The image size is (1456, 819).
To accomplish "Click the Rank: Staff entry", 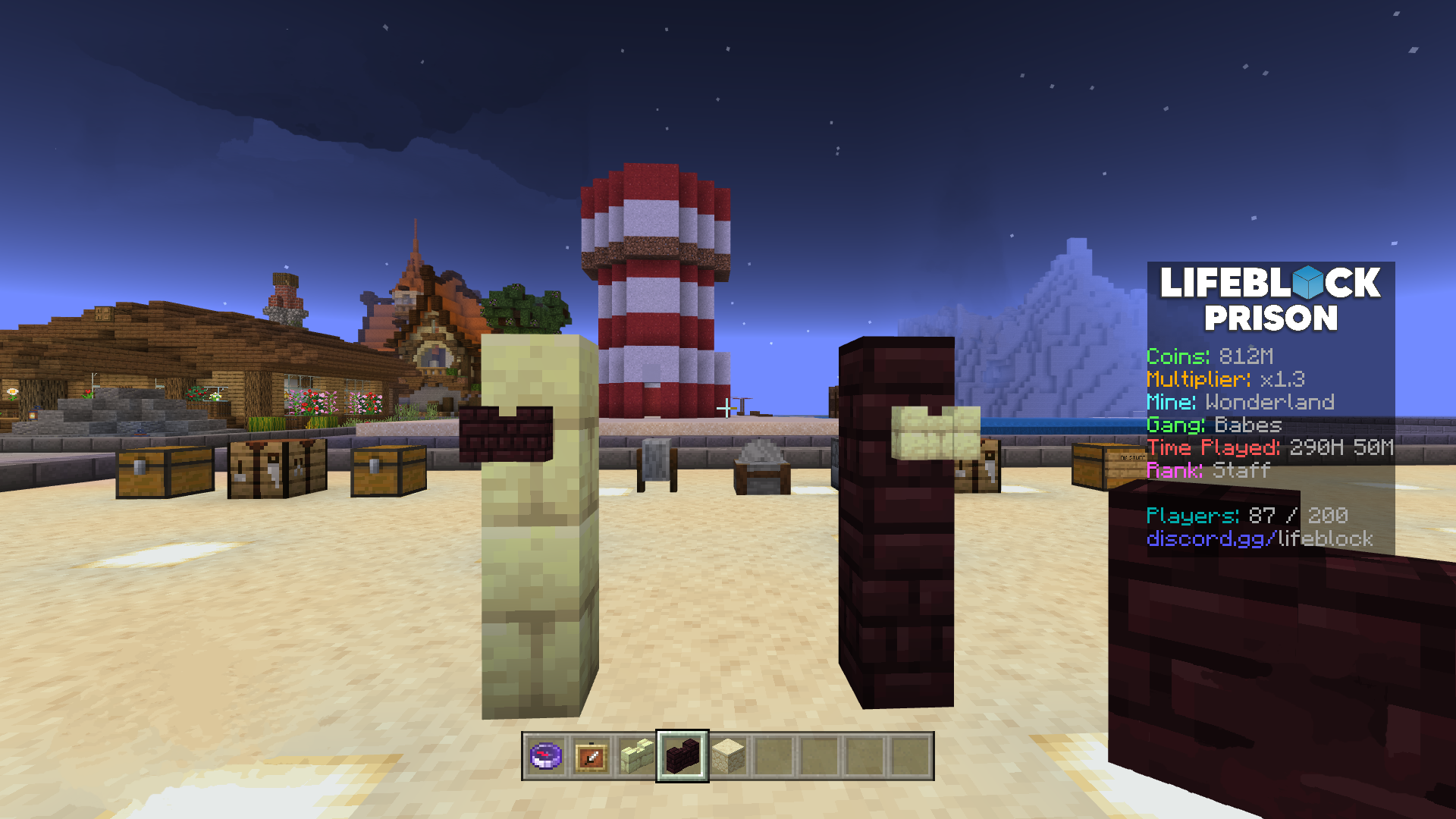I will [1207, 471].
